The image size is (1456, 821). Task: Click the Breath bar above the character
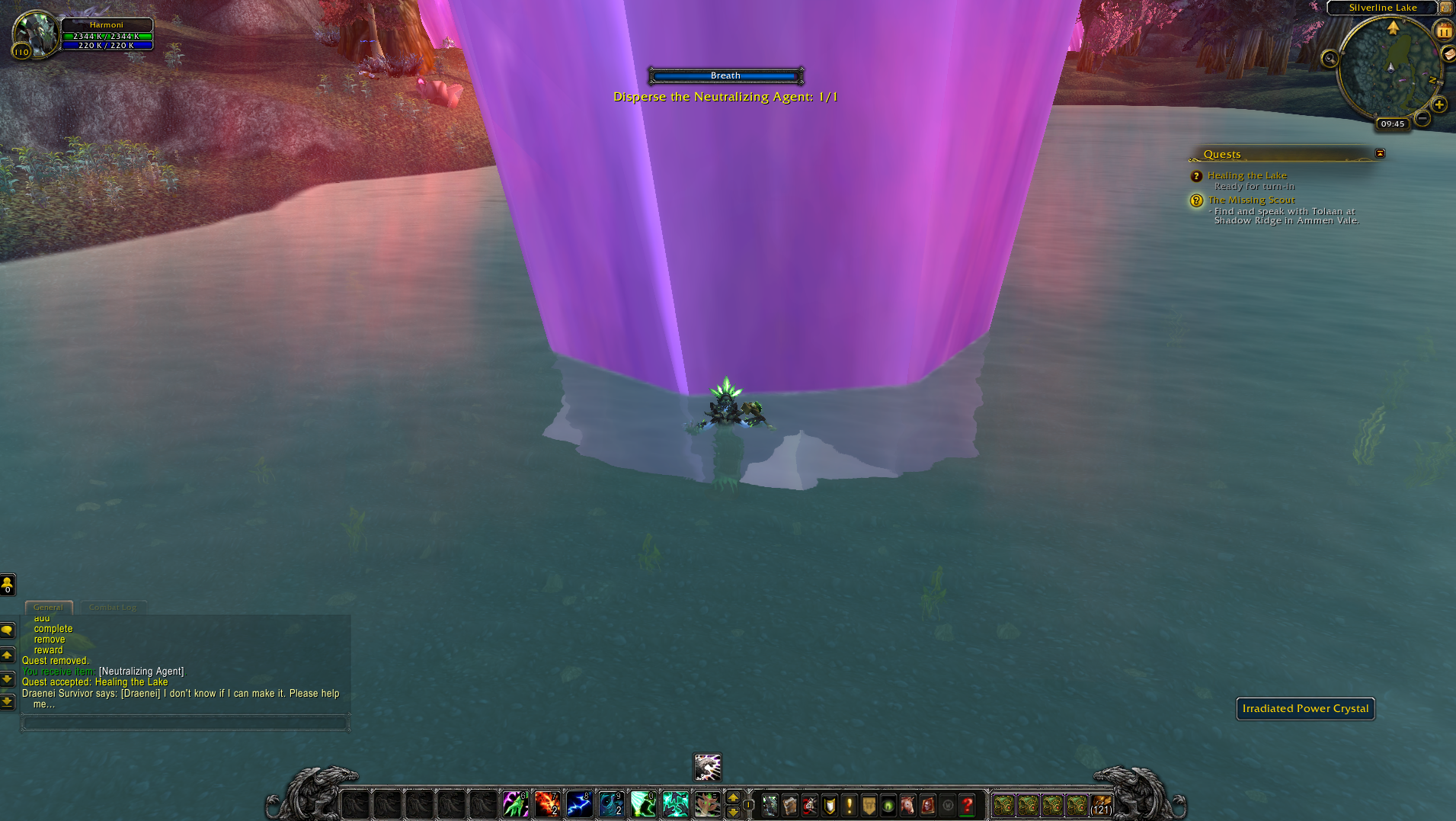coord(725,75)
